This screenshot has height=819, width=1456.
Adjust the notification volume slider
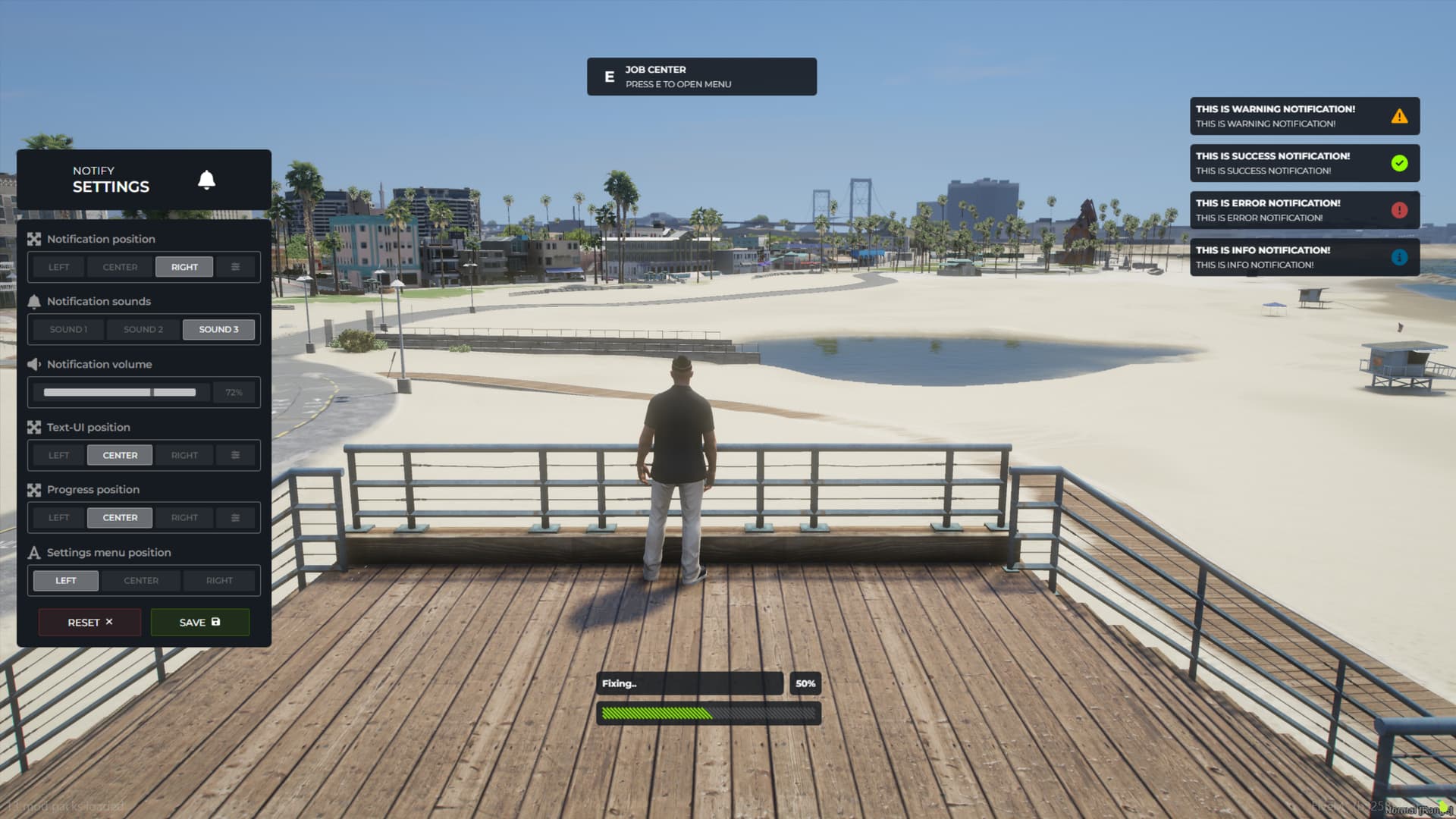tap(118, 392)
